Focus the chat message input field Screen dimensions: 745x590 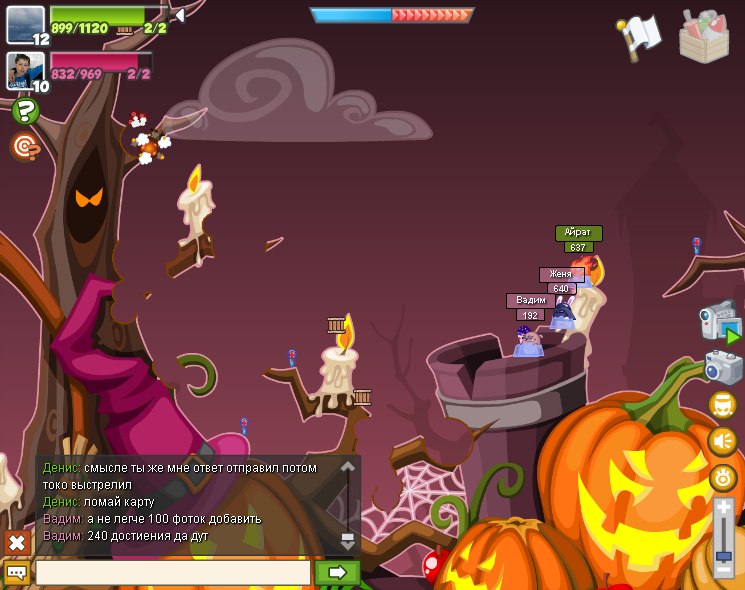[172, 573]
